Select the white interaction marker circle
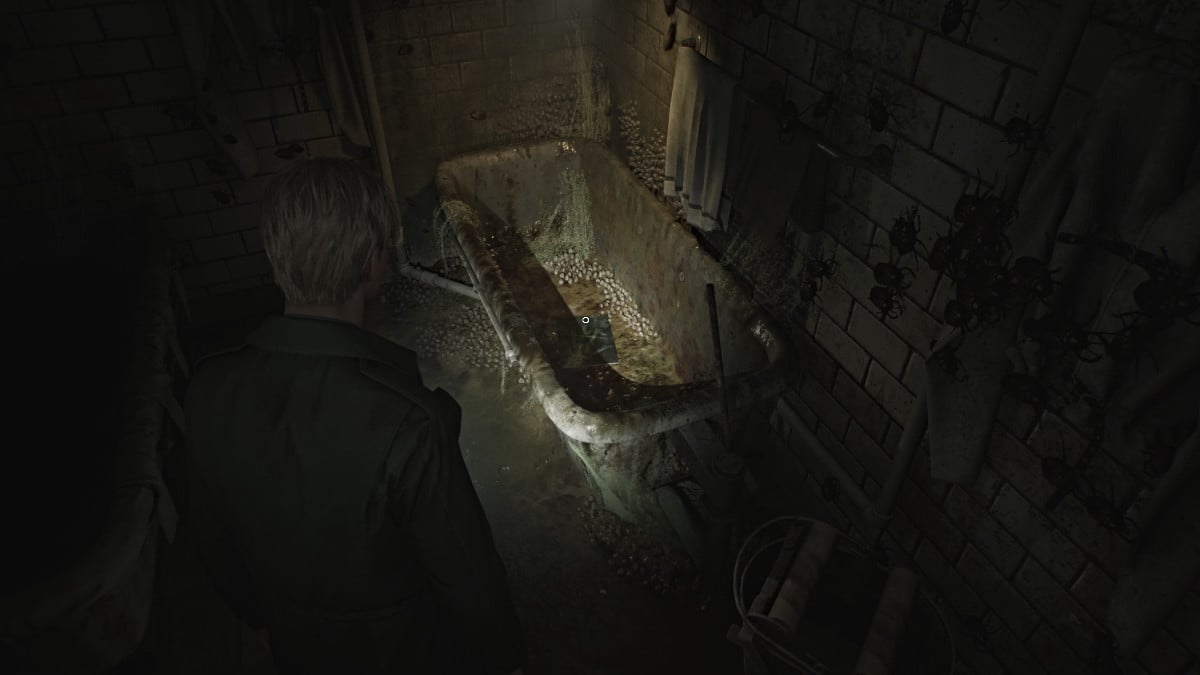The image size is (1200, 675). click(x=585, y=320)
